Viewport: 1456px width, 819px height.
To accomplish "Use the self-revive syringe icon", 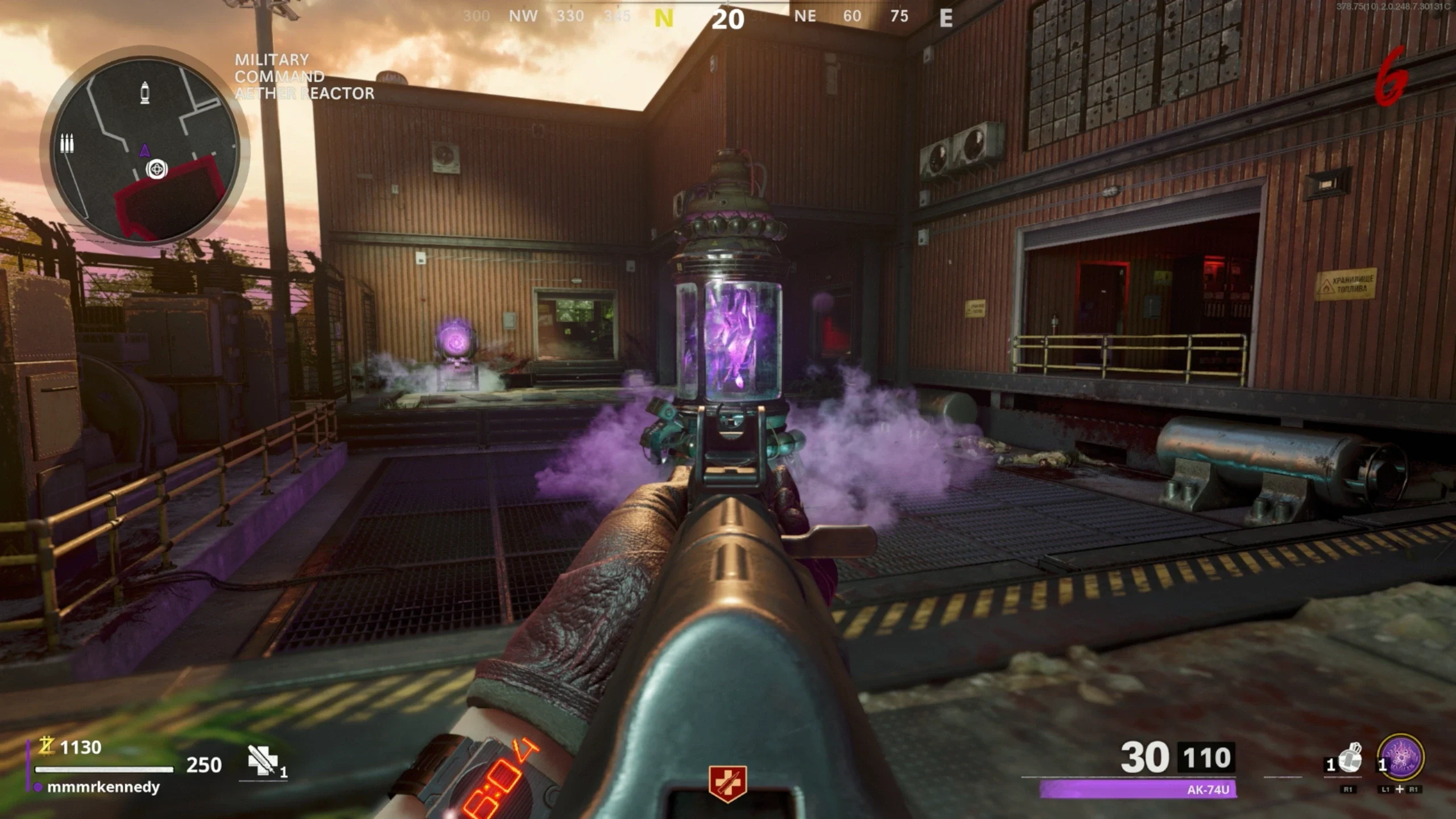I will pyautogui.click(x=263, y=760).
